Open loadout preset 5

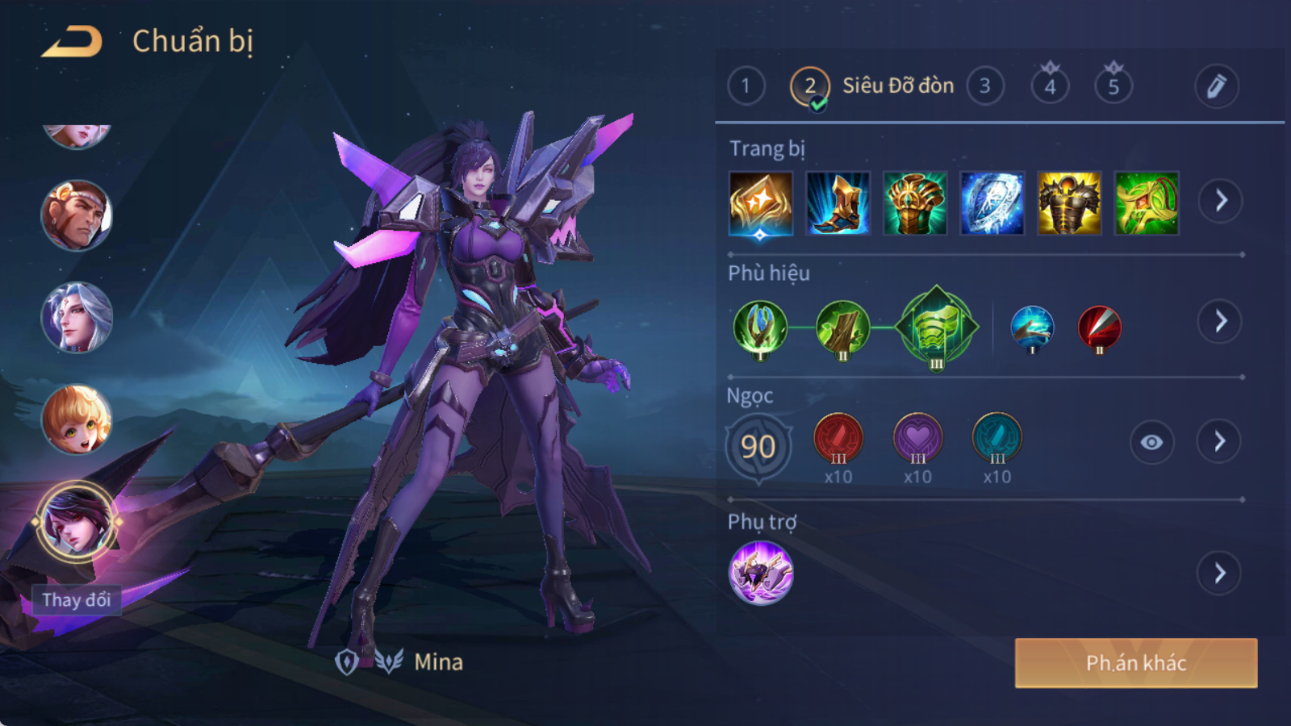[x=1113, y=86]
